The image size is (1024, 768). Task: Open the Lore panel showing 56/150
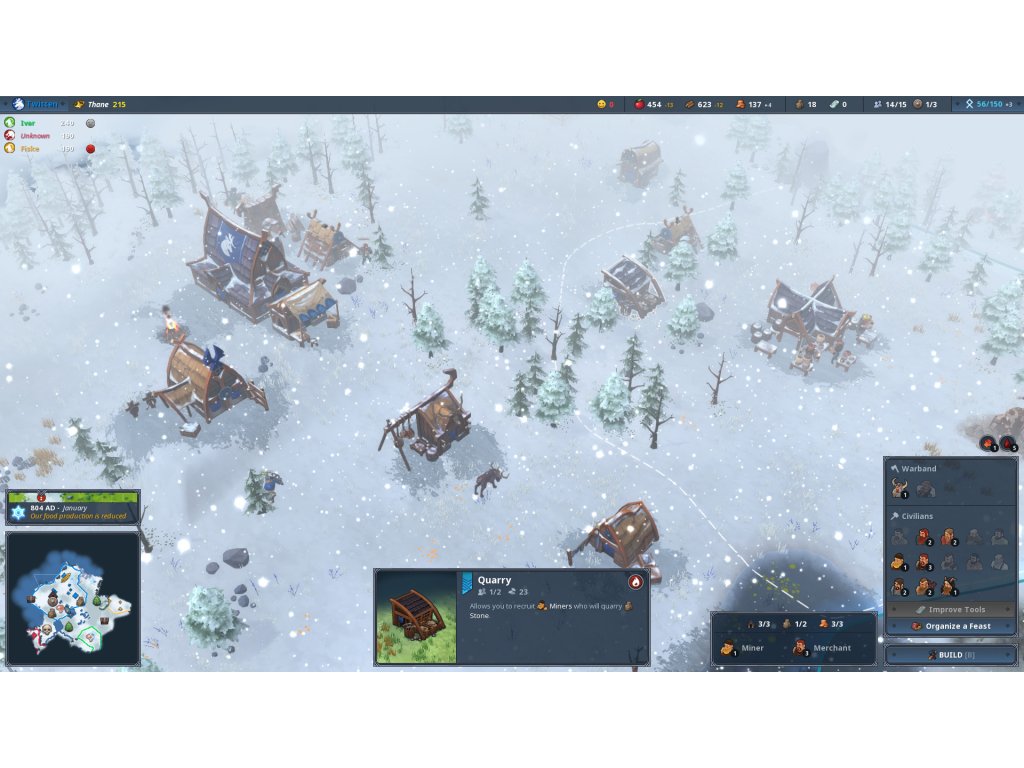click(987, 104)
